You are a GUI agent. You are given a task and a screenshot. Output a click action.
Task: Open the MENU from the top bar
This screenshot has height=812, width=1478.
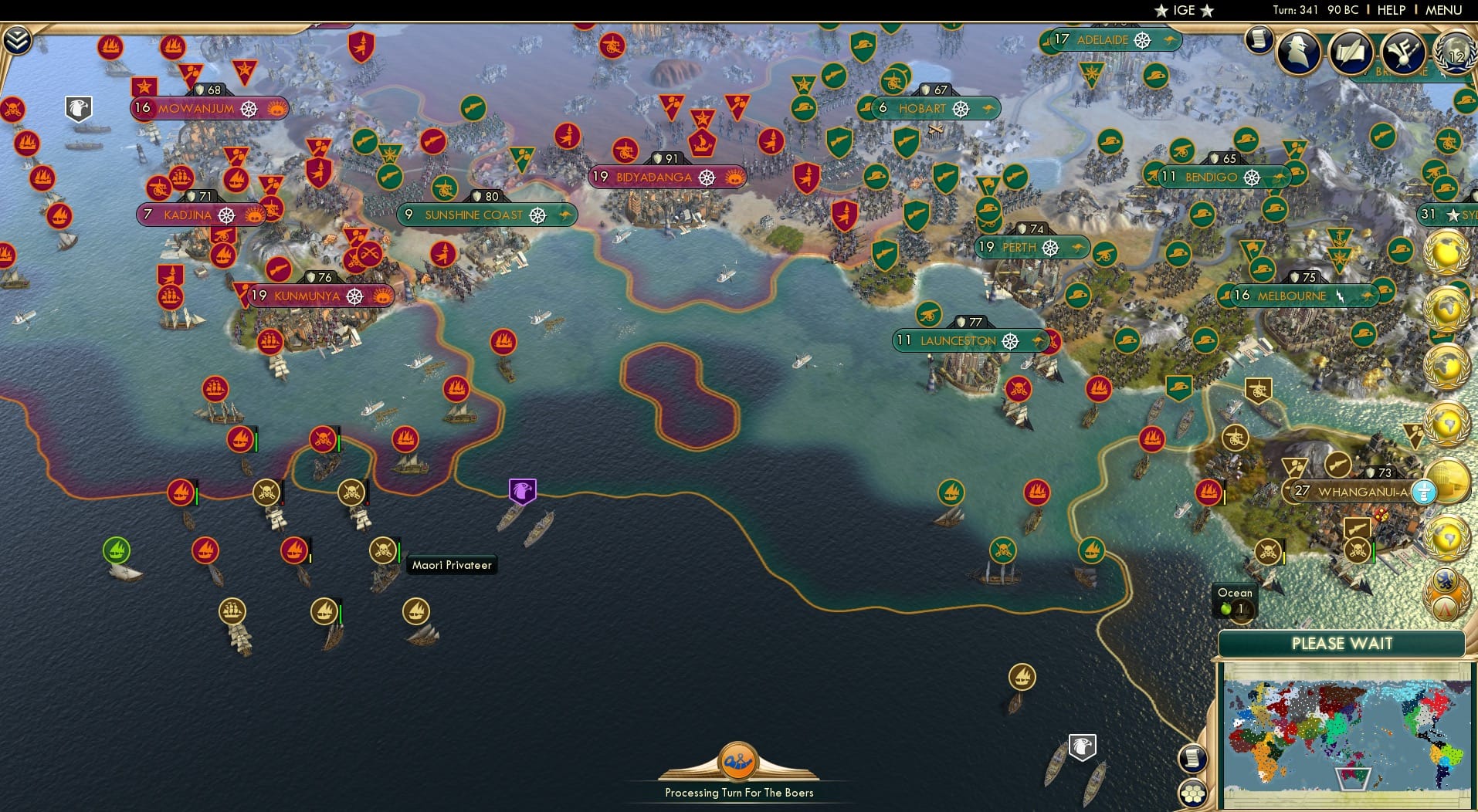1446,10
